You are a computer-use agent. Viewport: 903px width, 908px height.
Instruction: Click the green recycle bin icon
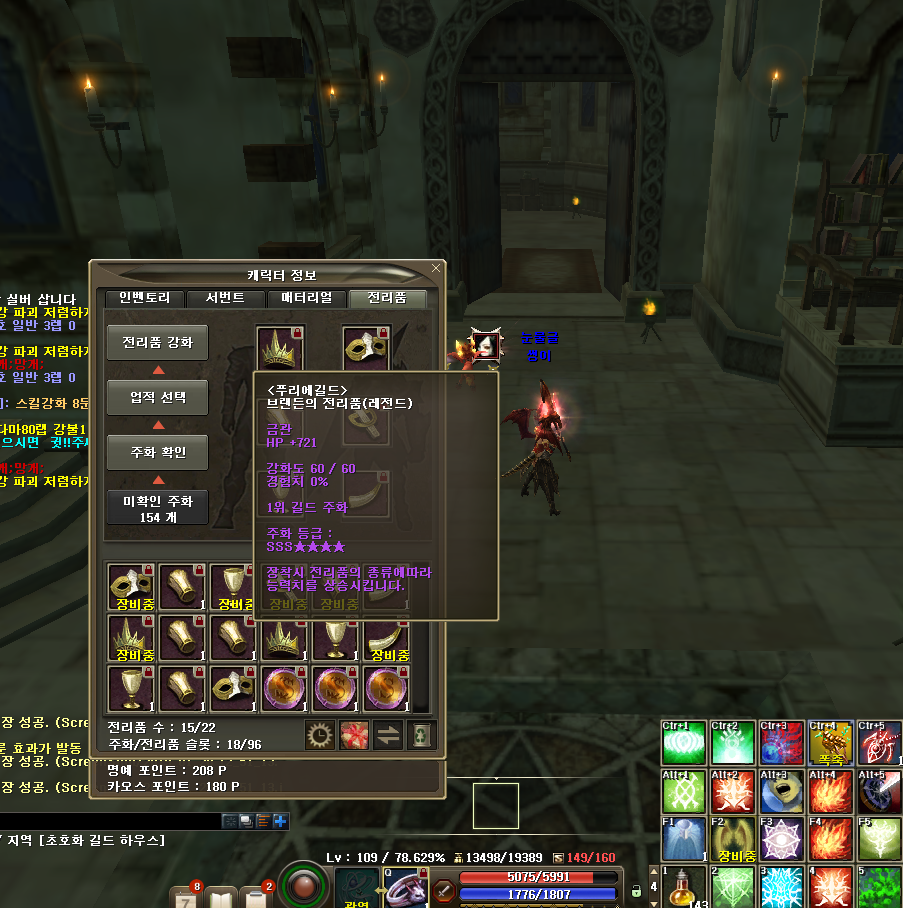(421, 734)
